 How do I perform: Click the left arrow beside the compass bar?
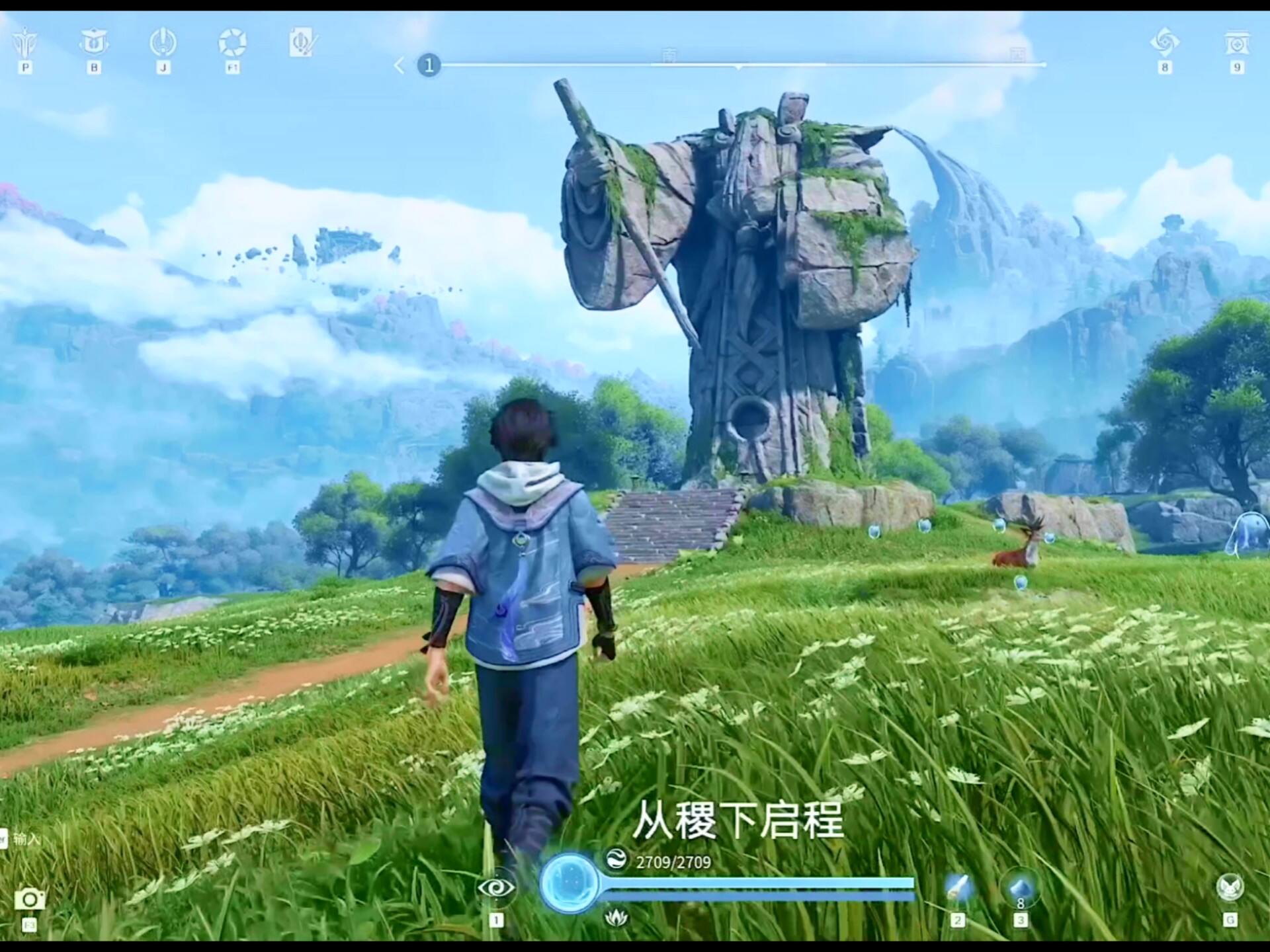click(399, 65)
